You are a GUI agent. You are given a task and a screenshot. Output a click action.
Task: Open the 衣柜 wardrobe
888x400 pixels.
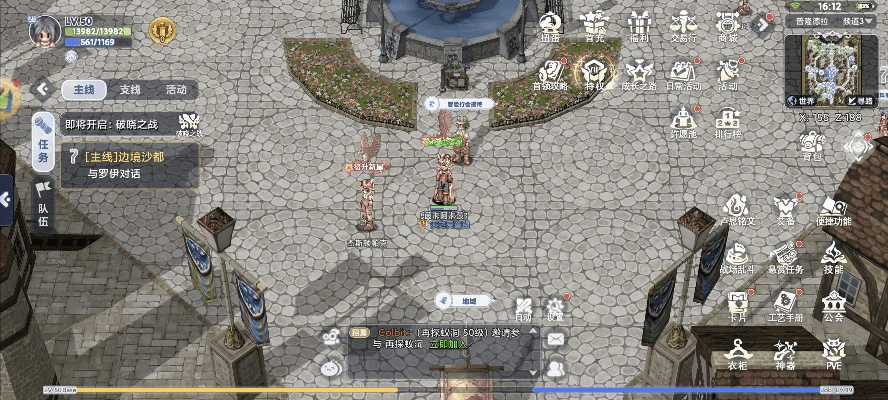click(738, 353)
